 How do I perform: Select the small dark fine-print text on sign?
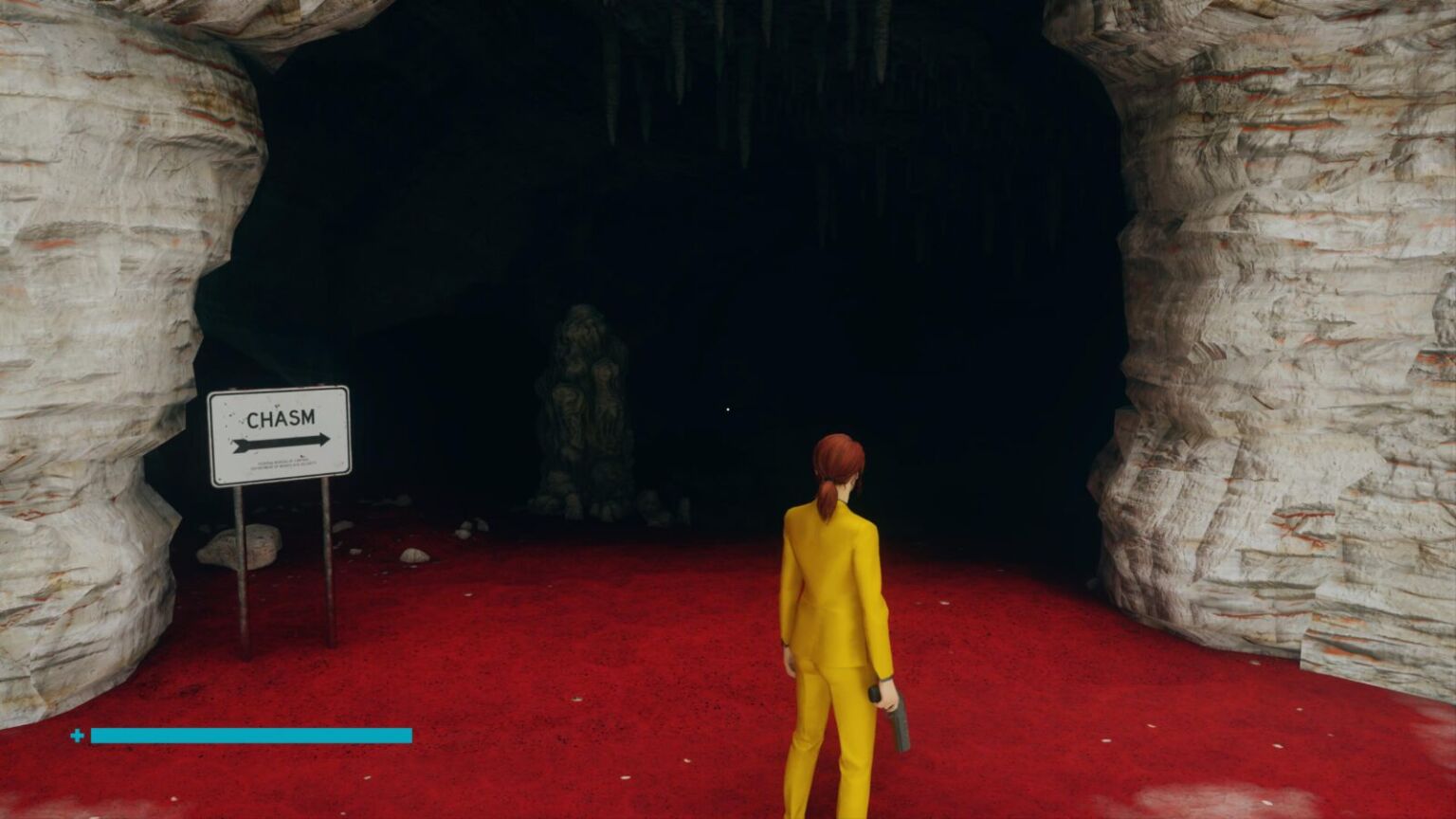click(x=284, y=464)
